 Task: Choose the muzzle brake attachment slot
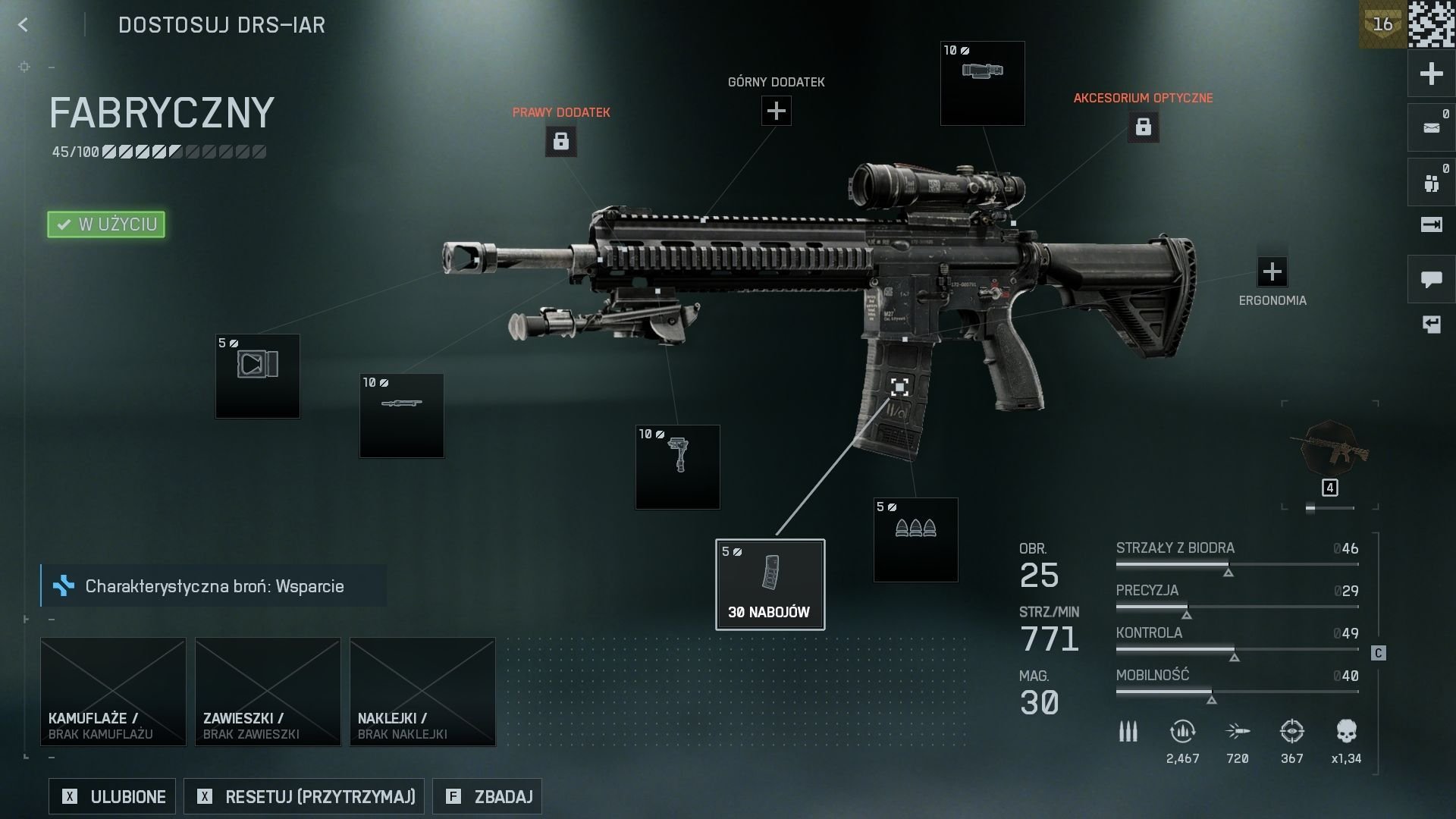pos(257,375)
